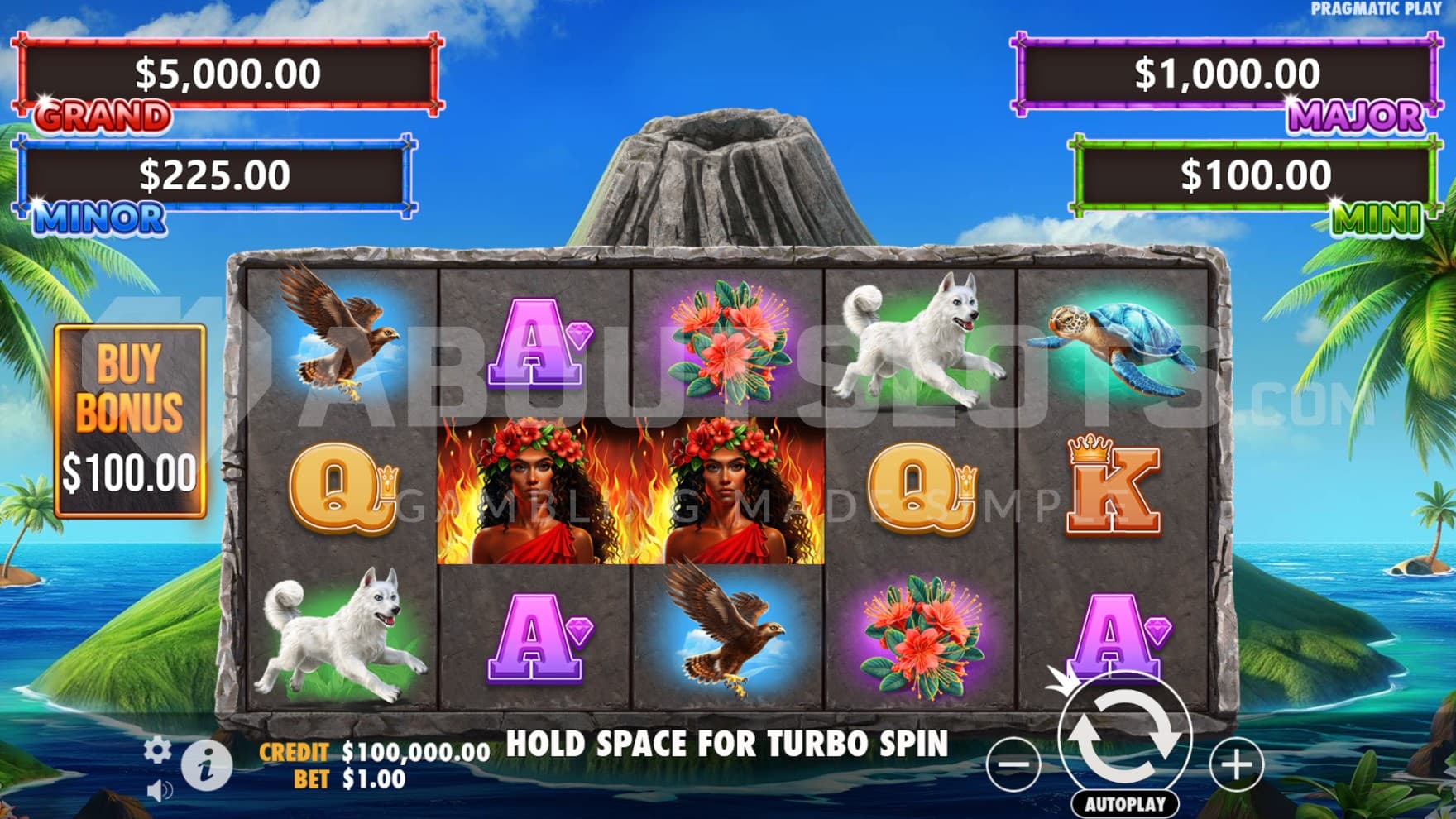Viewport: 1456px width, 819px height.
Task: Decrease the bet with the minus button
Action: pos(1013,764)
